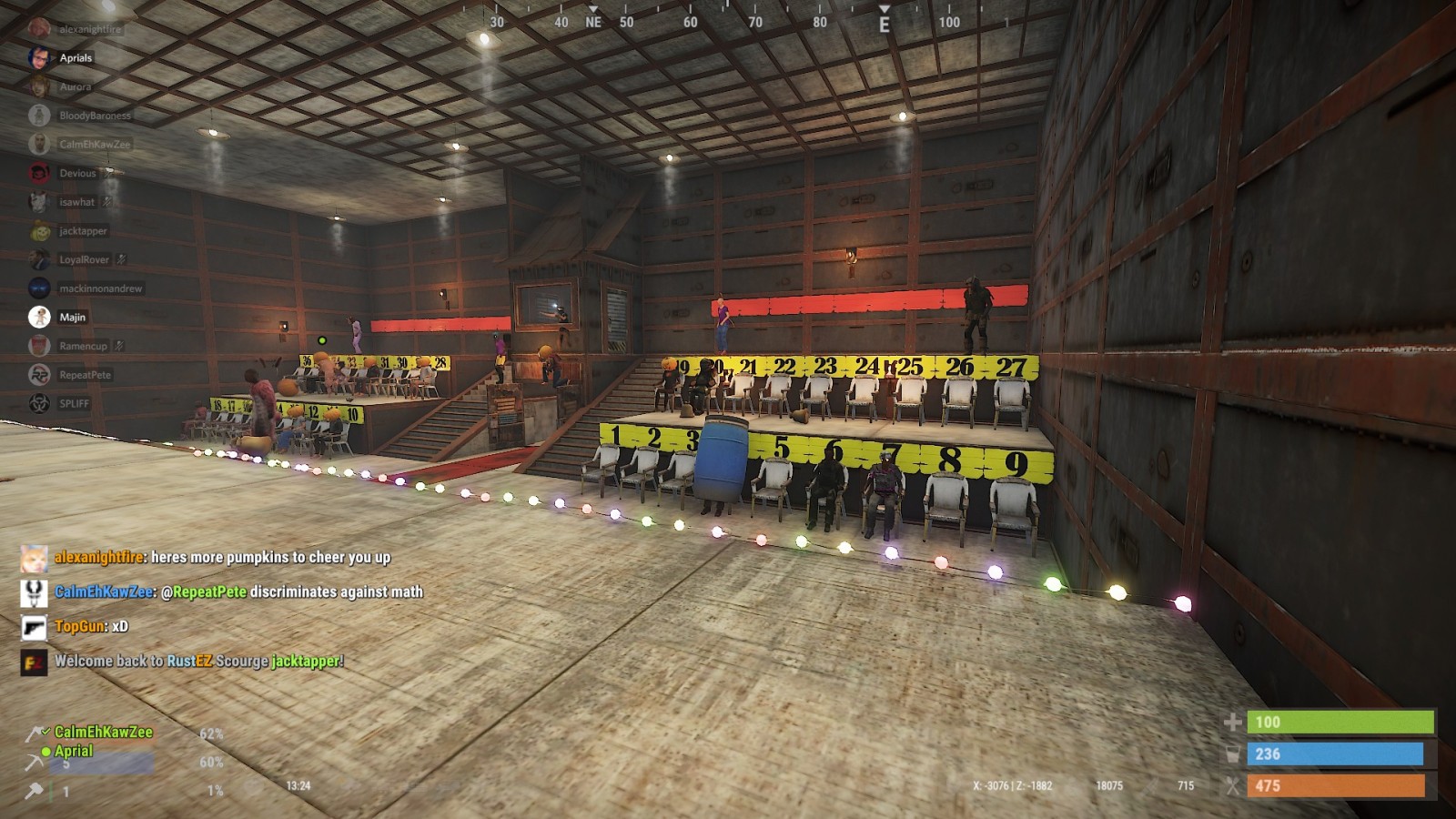Click TopGun's name in chat
Image resolution: width=1456 pixels, height=819 pixels.
coord(79,626)
